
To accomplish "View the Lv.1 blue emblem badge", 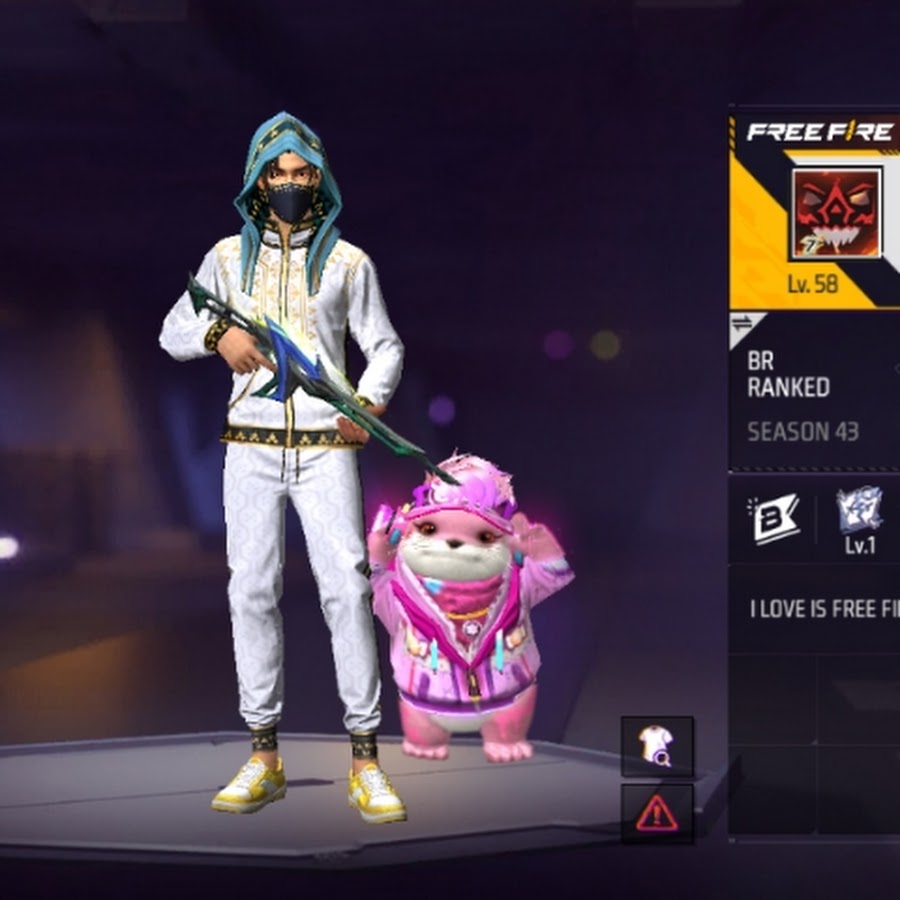I will 859,519.
